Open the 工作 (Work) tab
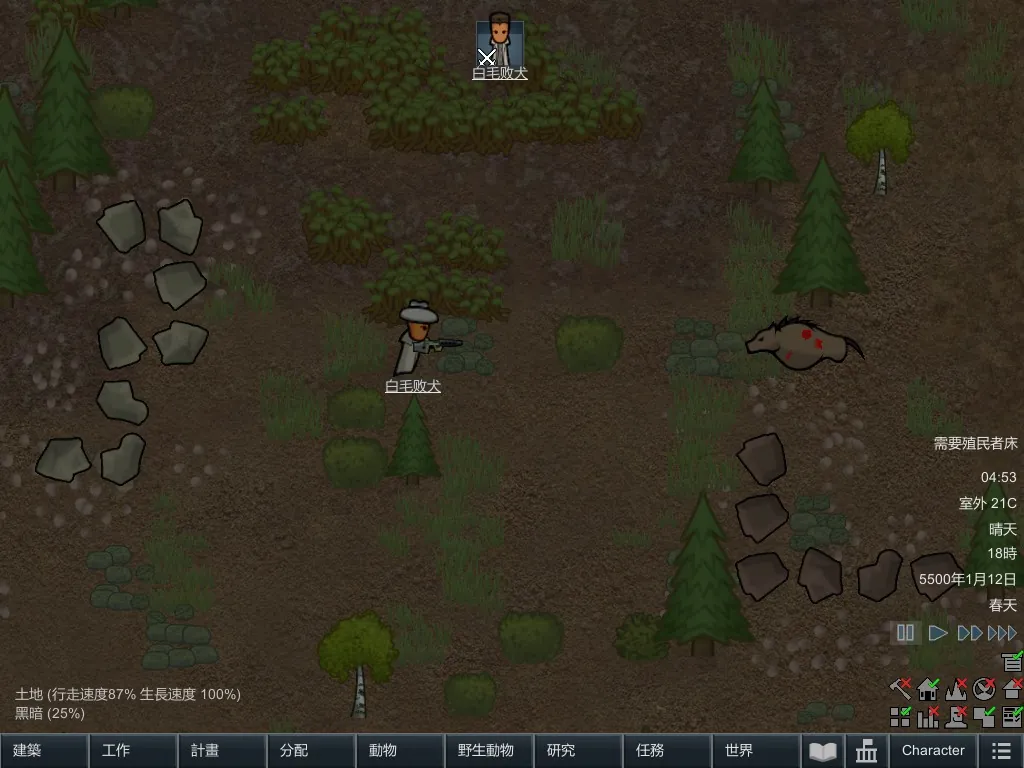Screen dimensions: 1024x768 click(x=133, y=750)
